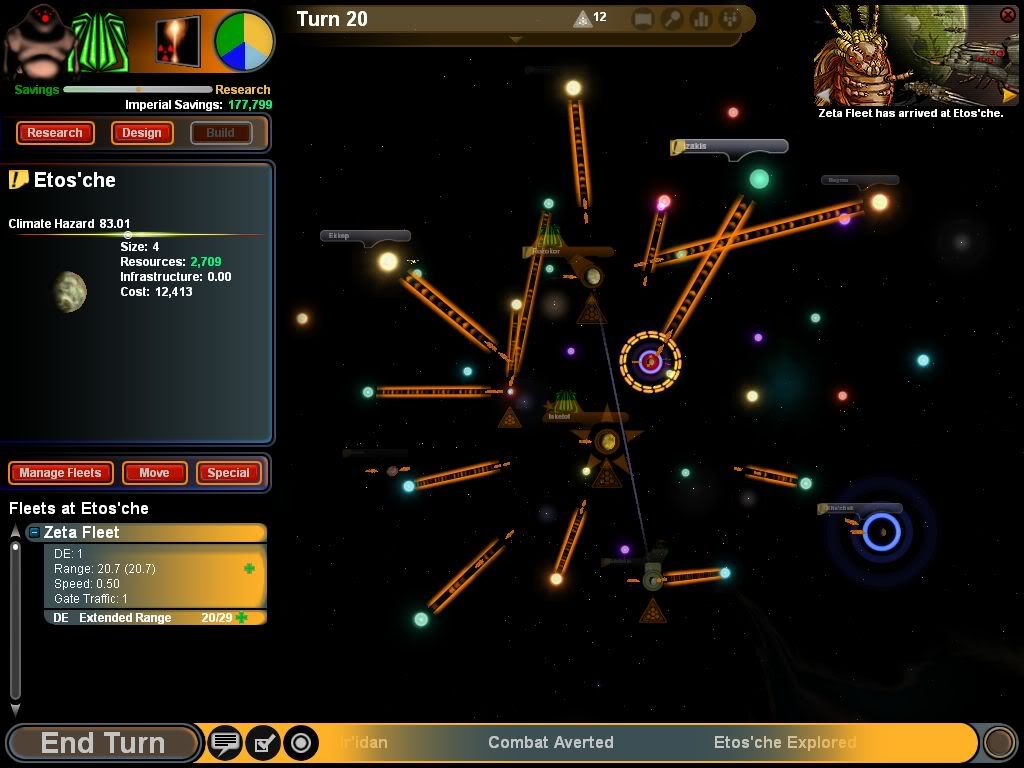End the current turn
This screenshot has width=1024, height=768.
click(x=102, y=743)
